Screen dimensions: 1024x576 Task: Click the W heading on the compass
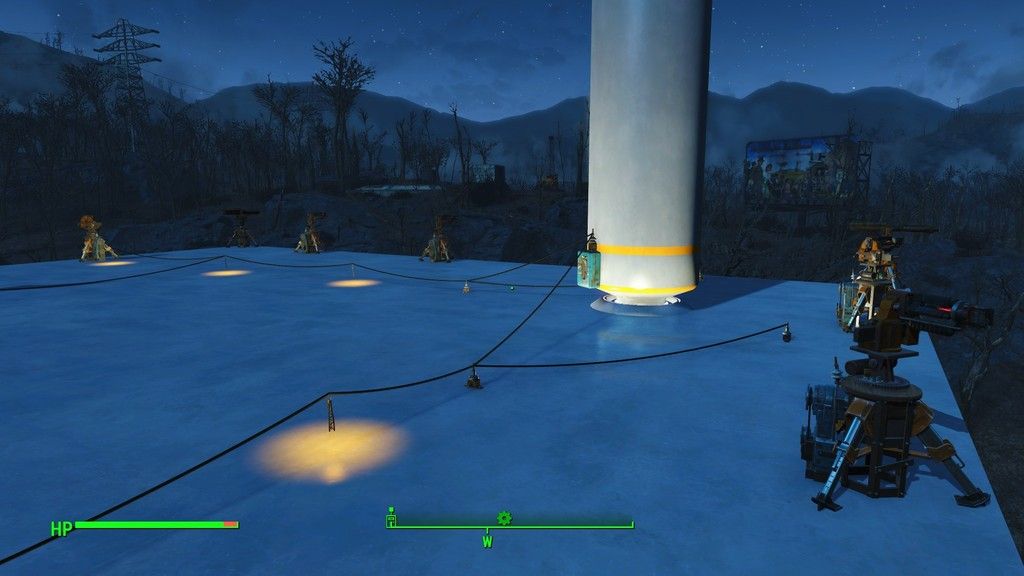coord(487,542)
